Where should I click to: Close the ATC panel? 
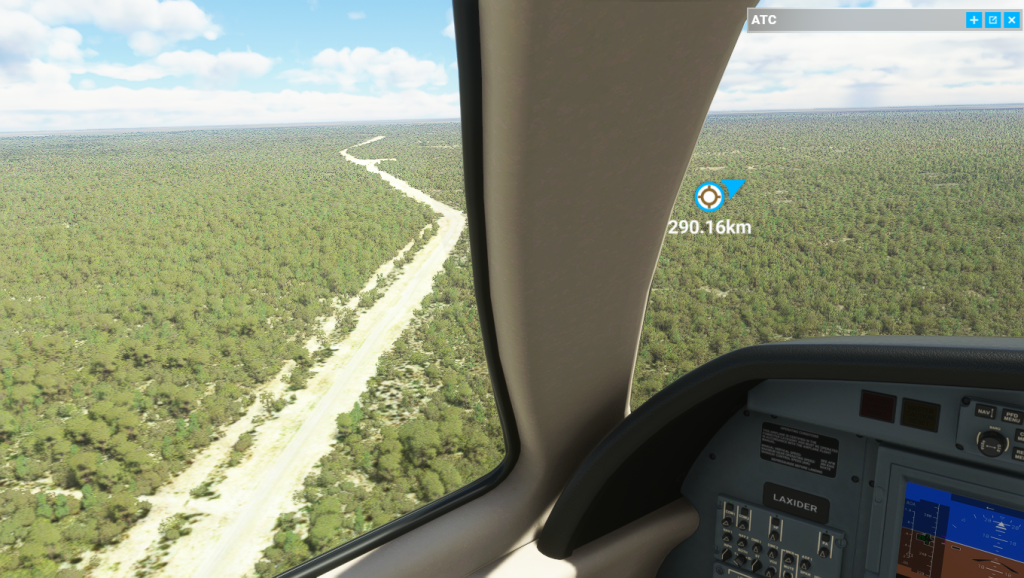(x=1011, y=20)
